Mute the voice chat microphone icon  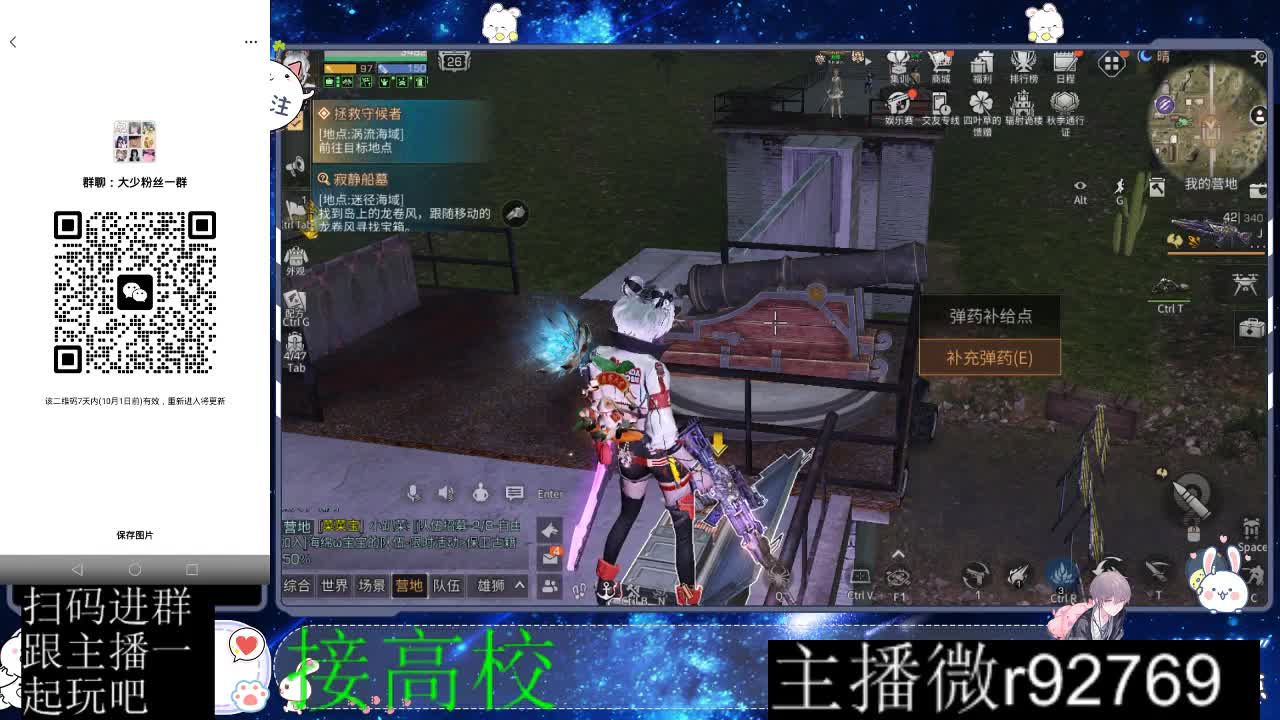412,493
